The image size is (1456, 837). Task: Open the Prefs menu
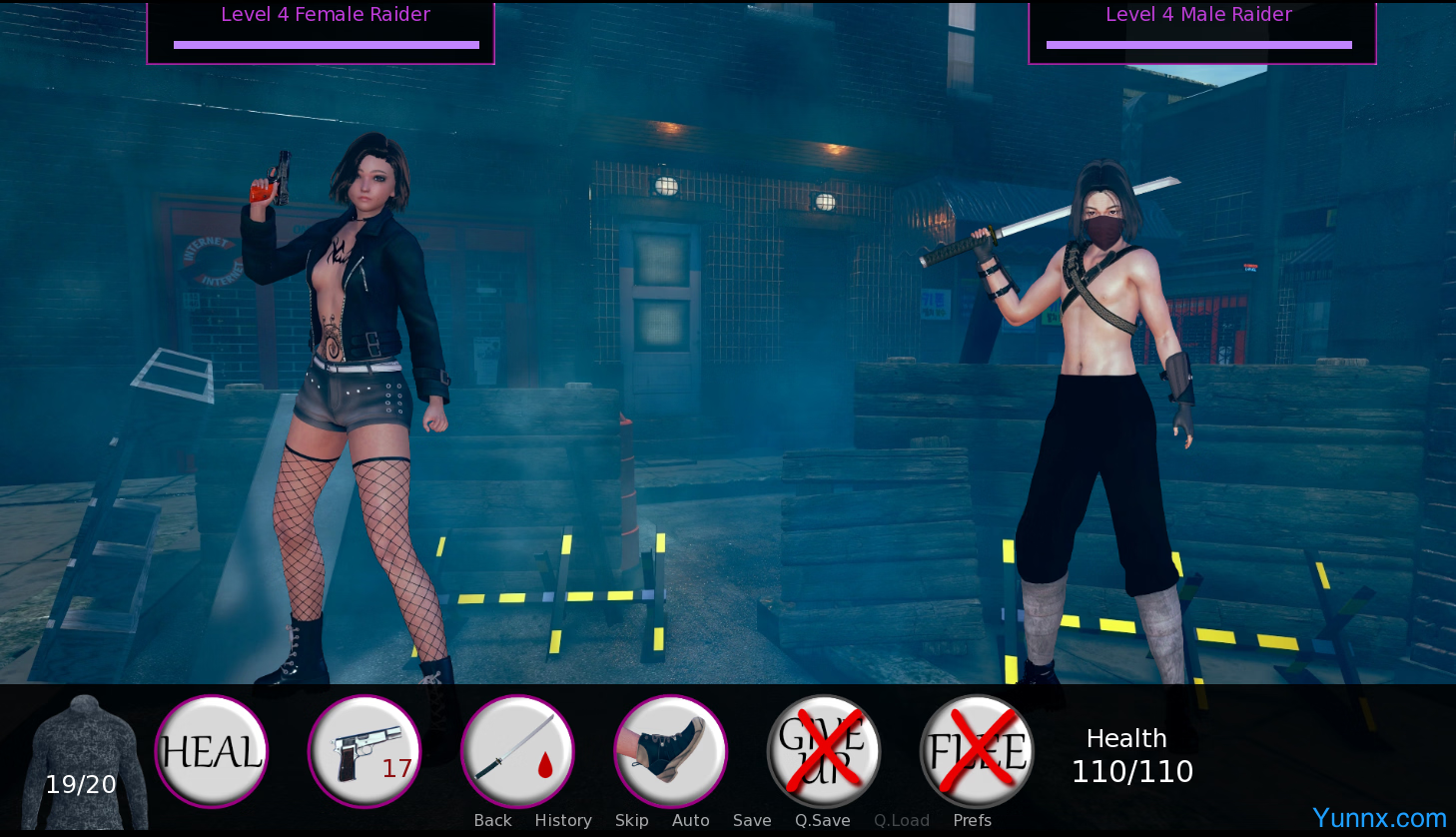coord(972,820)
